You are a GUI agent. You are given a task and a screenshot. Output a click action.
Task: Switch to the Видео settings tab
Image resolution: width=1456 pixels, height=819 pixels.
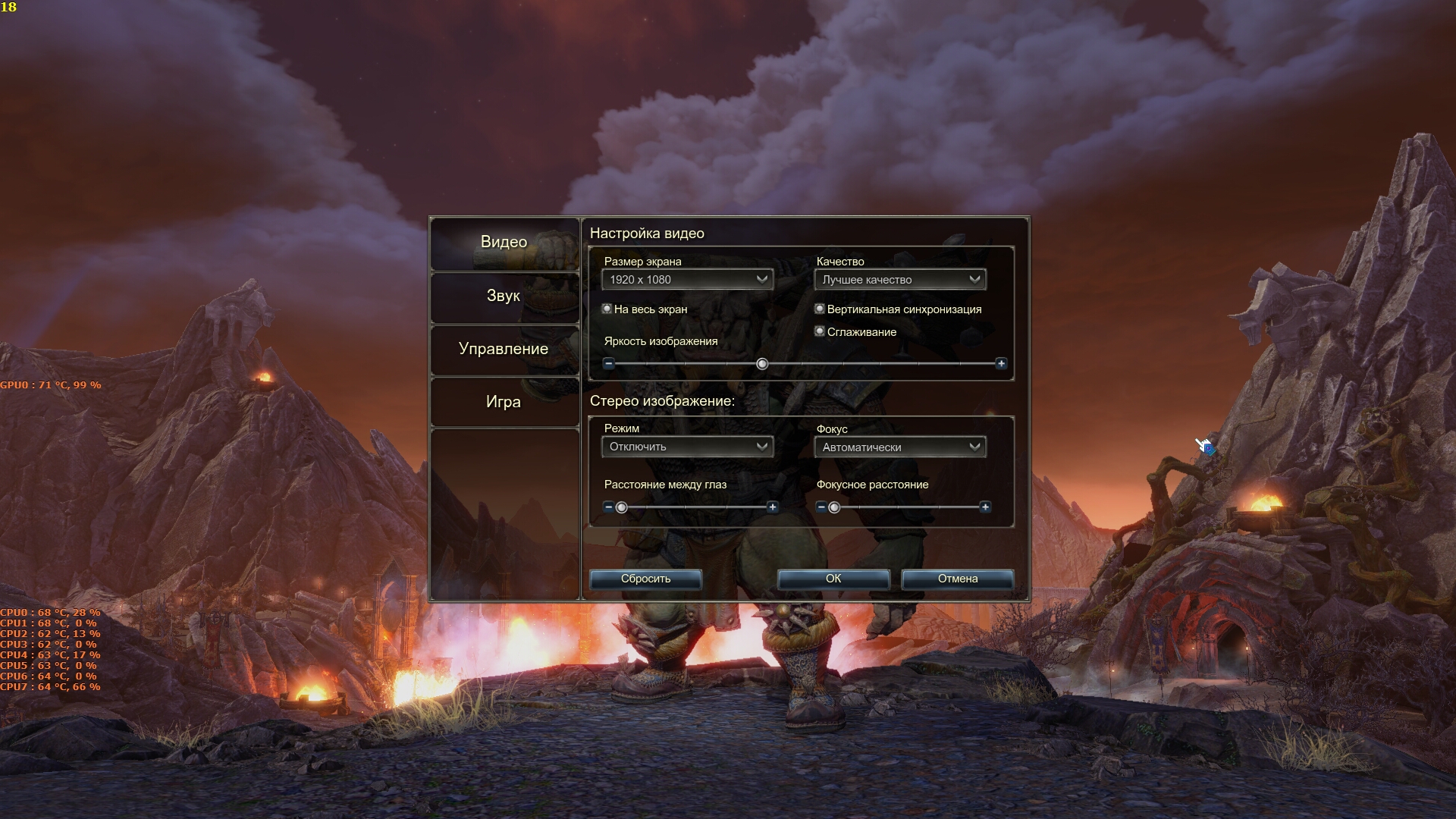504,243
